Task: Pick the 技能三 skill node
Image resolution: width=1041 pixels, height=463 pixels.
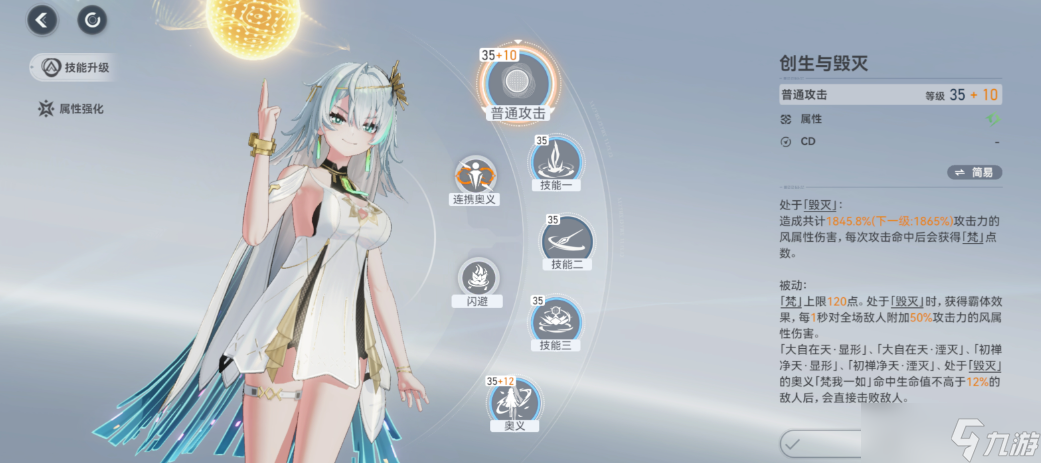Action: point(558,319)
